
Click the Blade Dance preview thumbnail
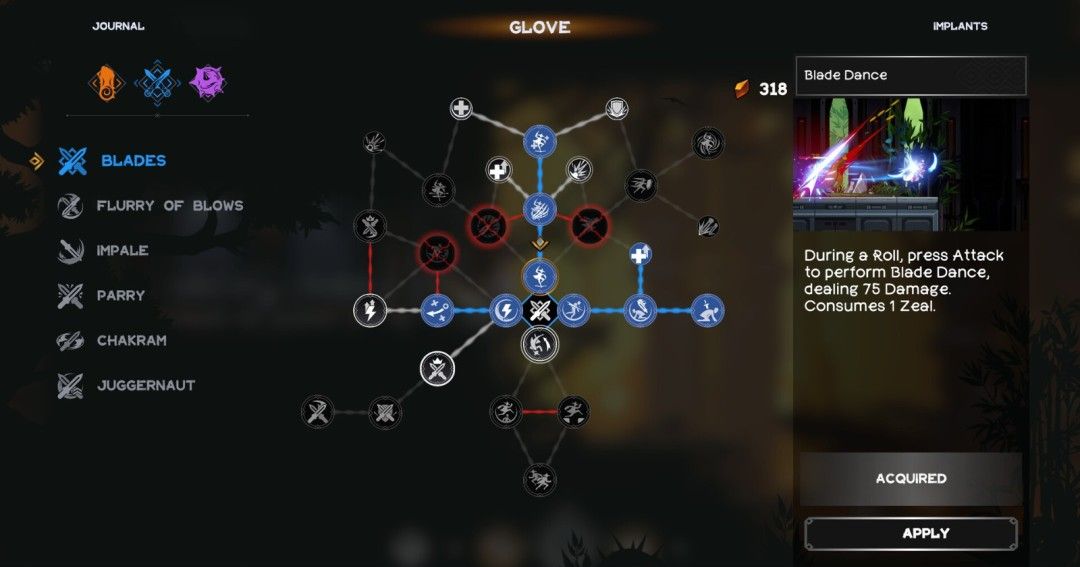point(910,164)
